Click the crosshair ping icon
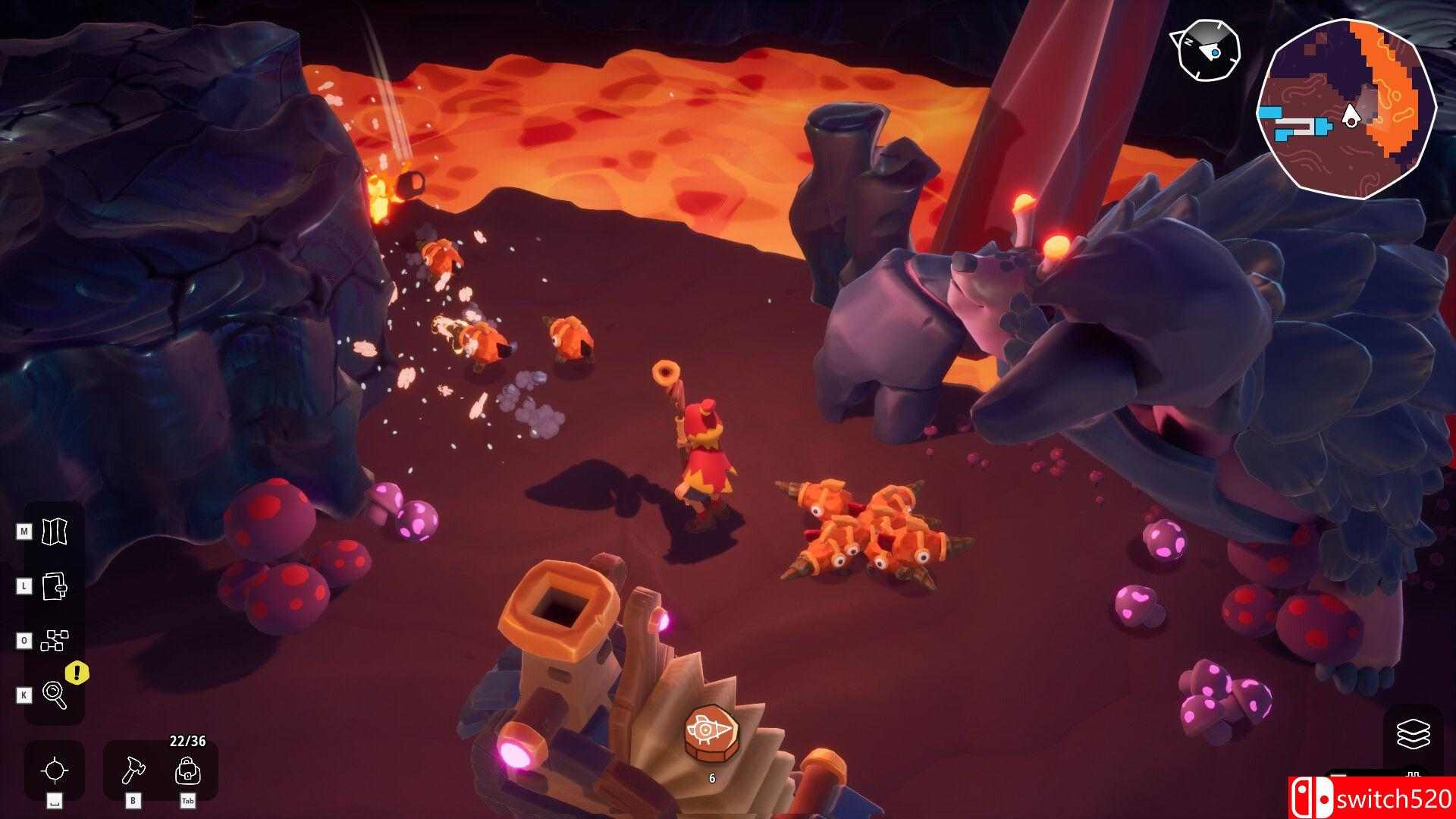Image resolution: width=1456 pixels, height=819 pixels. click(x=55, y=770)
